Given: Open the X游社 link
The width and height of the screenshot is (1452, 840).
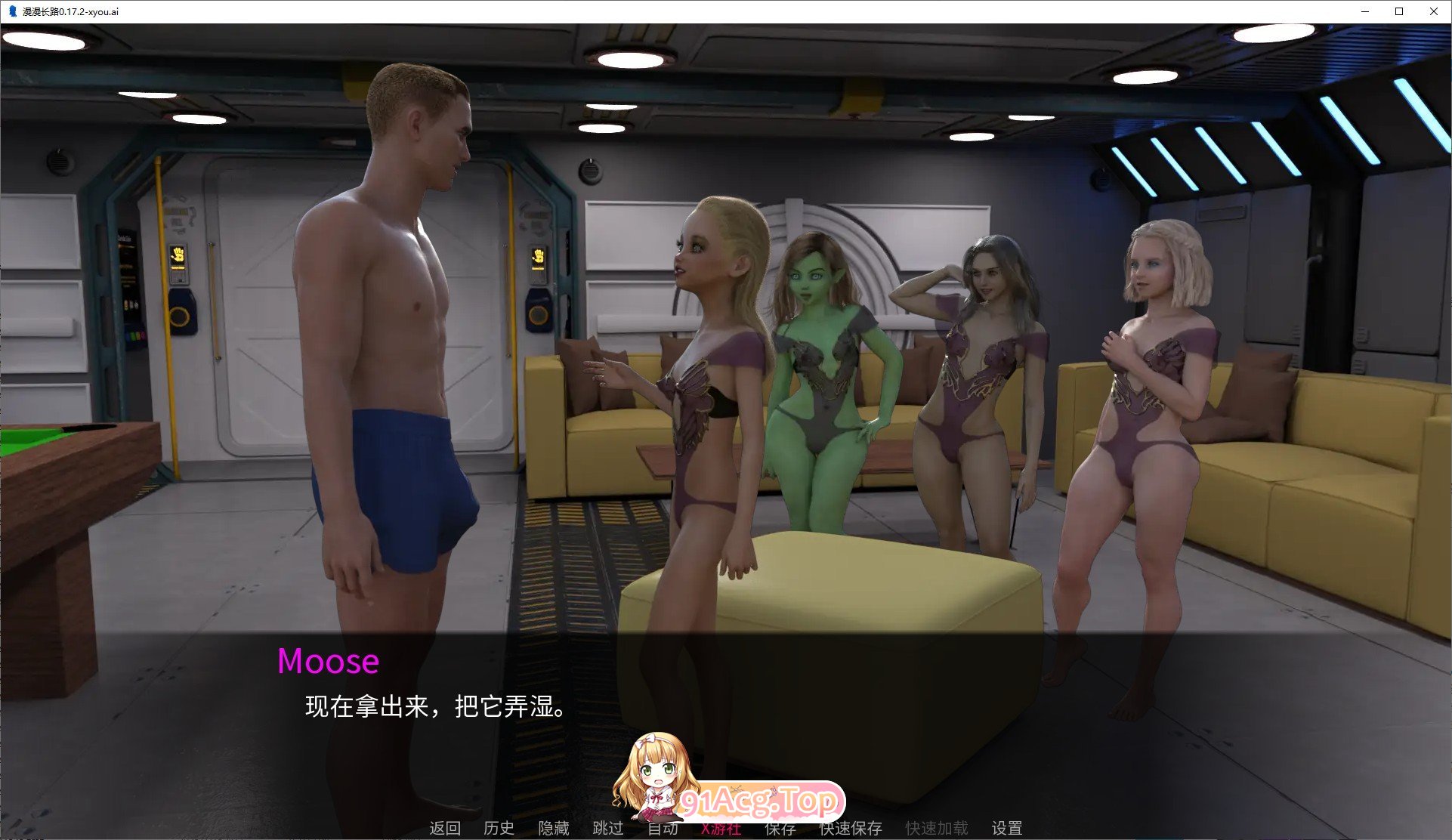Looking at the screenshot, I should coord(720,827).
